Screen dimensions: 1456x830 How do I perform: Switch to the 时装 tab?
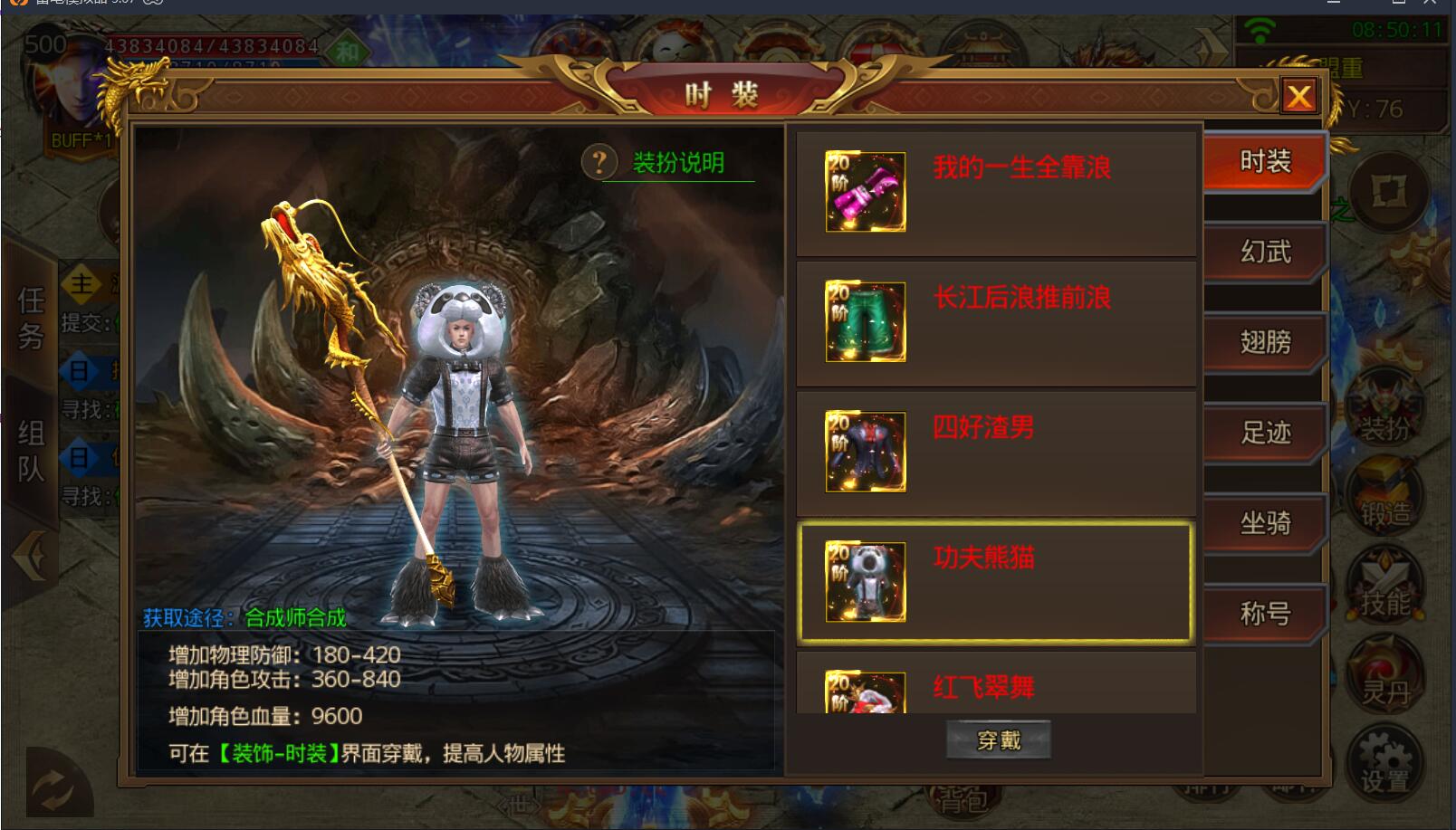coord(1264,162)
